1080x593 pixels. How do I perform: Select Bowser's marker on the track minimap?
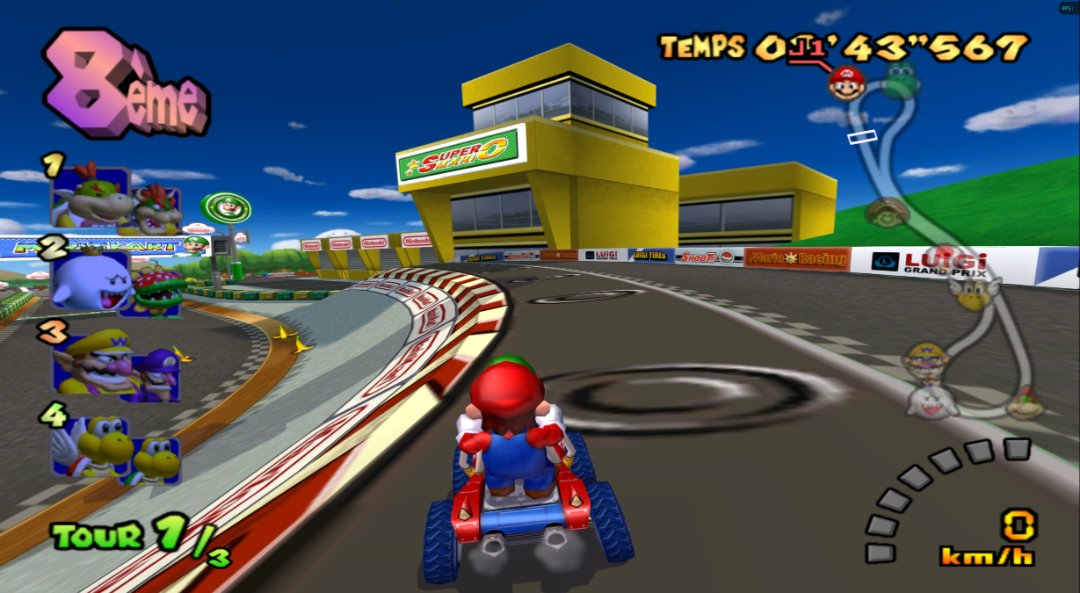click(1024, 405)
